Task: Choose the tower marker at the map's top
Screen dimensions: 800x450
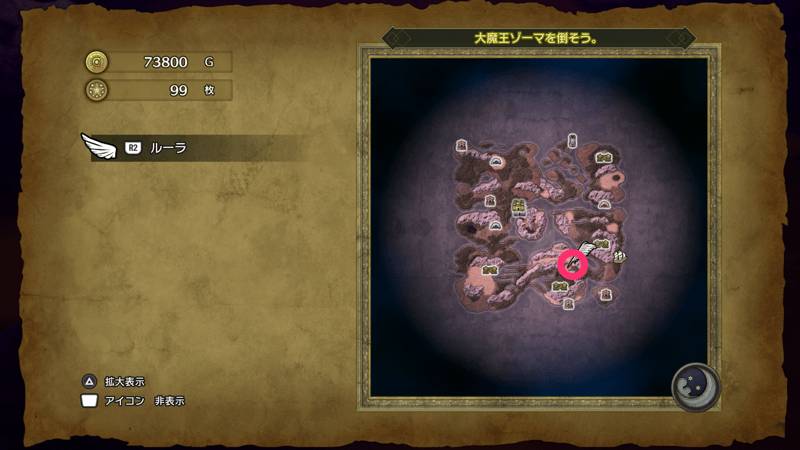Action: point(572,141)
